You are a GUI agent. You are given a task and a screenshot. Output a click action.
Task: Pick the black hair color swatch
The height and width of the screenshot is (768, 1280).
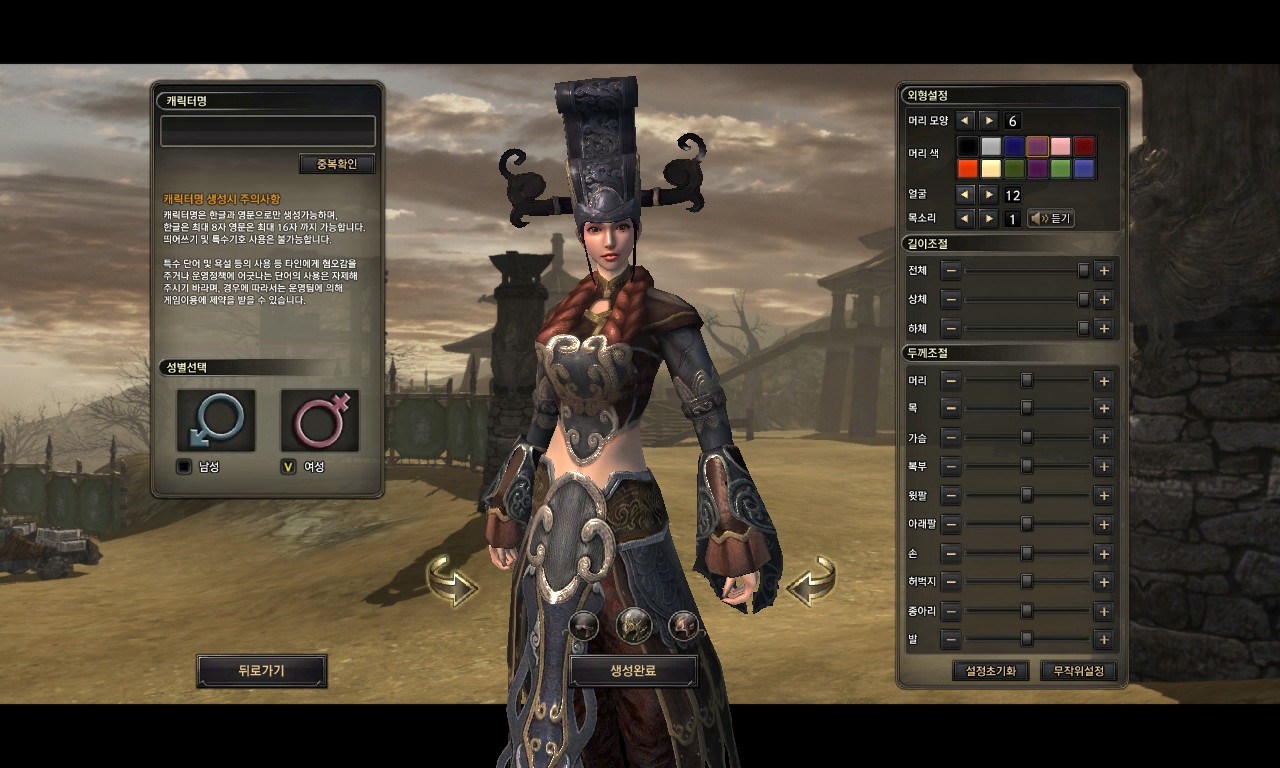968,147
